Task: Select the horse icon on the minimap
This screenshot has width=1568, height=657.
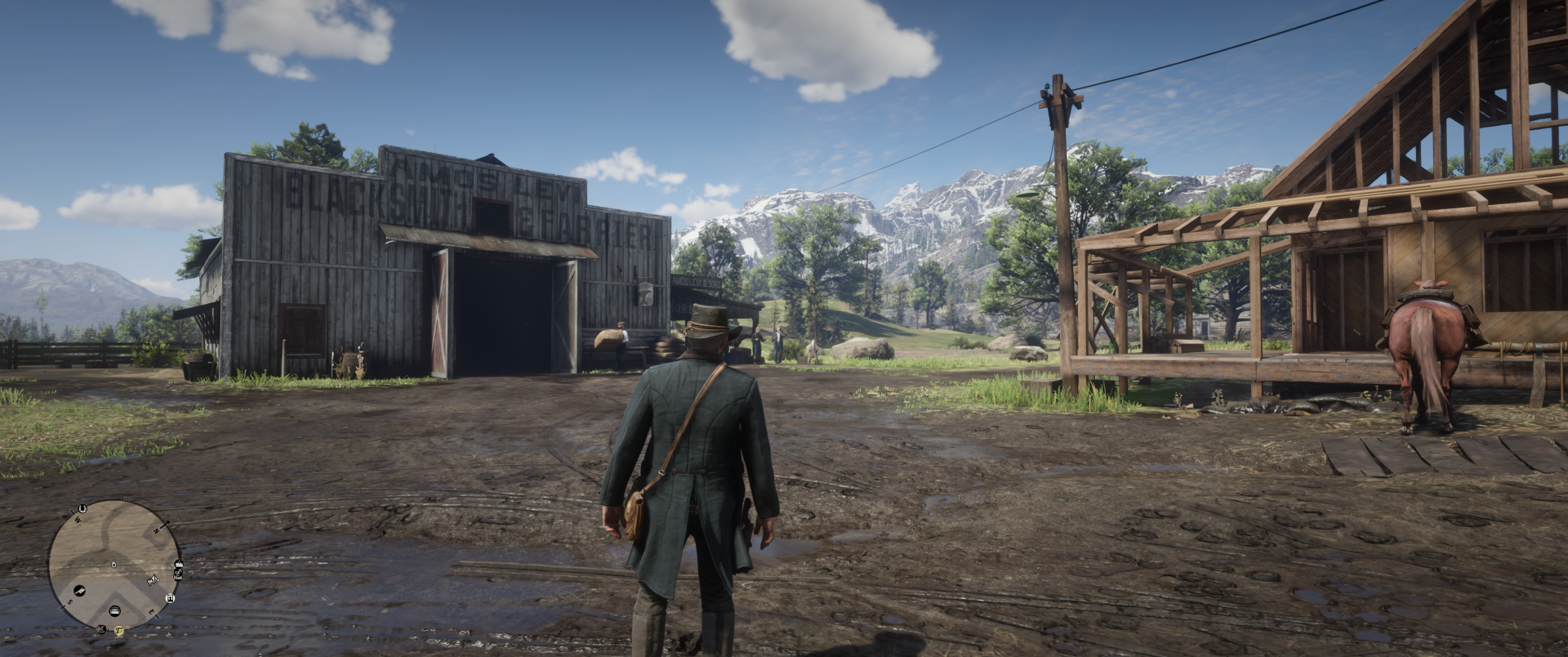Action: pos(154,580)
